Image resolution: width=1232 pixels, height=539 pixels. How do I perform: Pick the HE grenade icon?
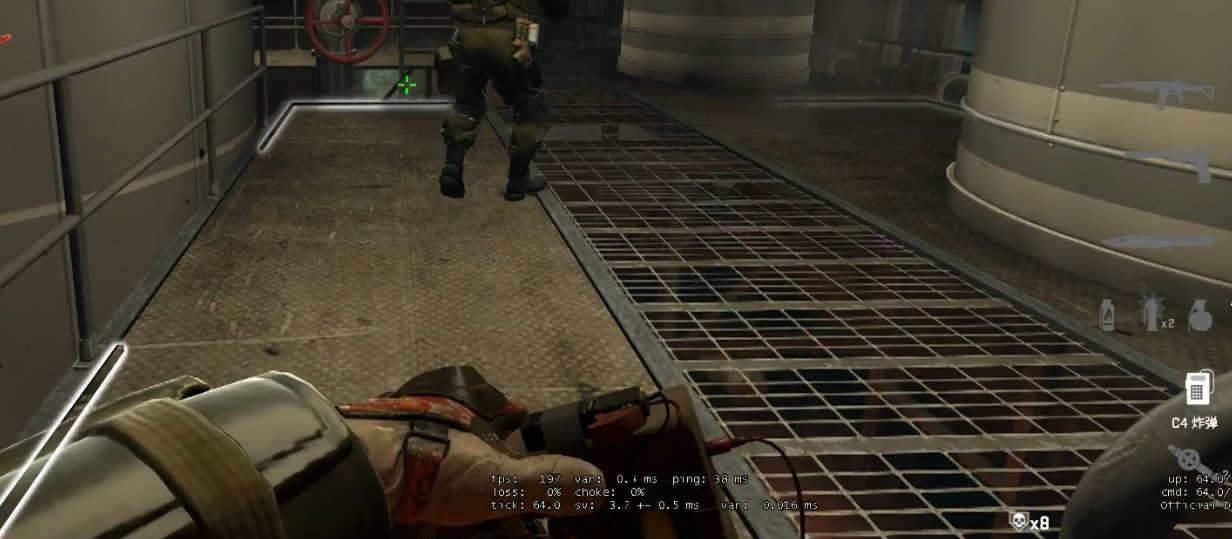(1200, 315)
